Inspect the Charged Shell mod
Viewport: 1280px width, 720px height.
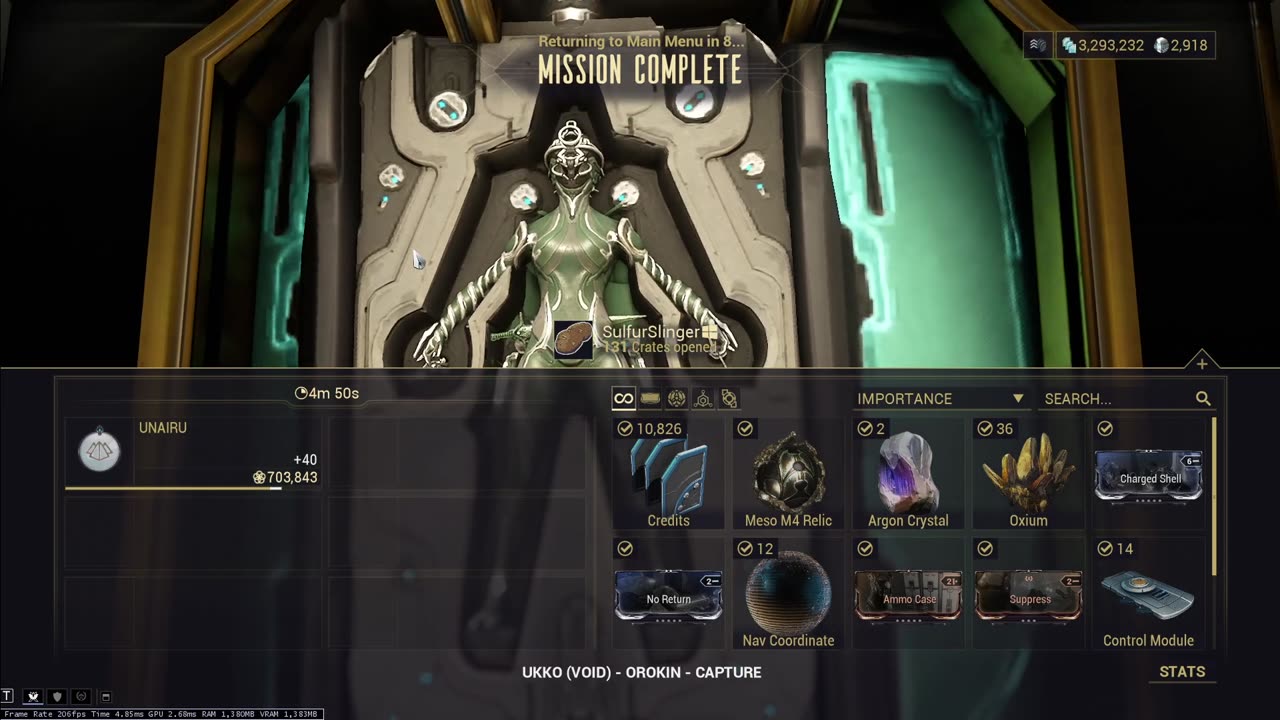click(x=1148, y=476)
